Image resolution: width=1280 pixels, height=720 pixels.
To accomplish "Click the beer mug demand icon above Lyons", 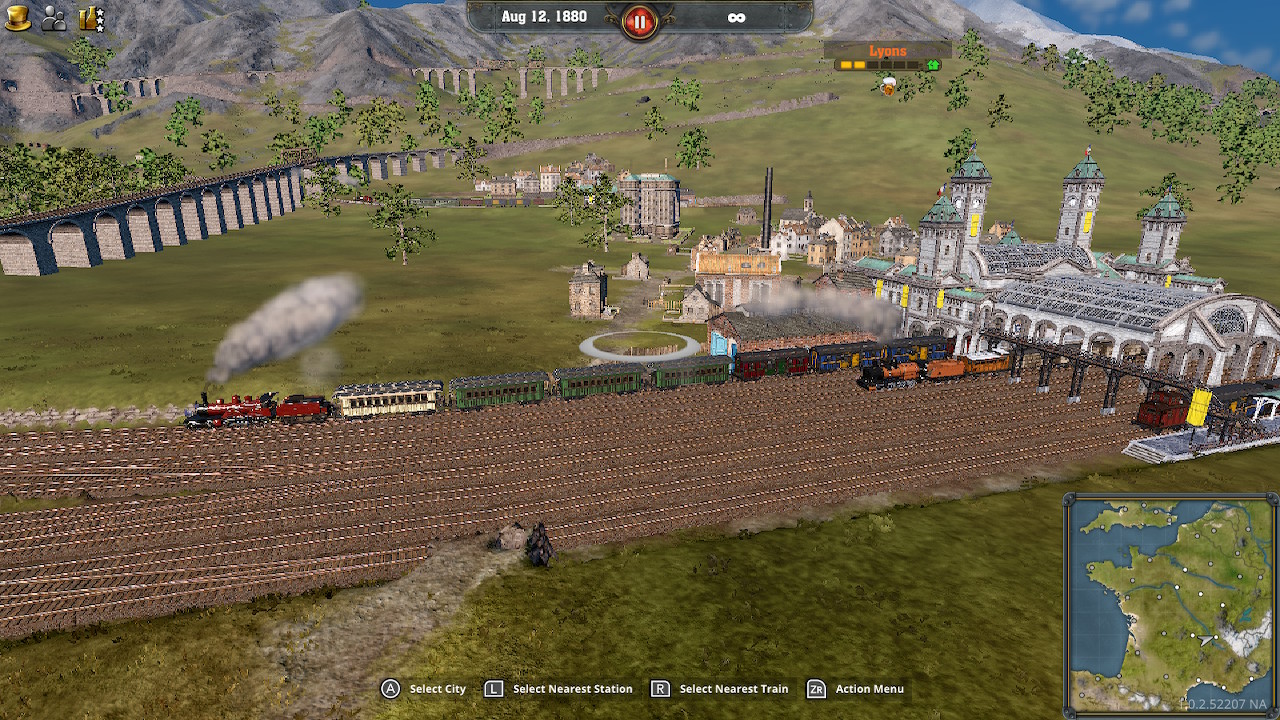I will 888,87.
